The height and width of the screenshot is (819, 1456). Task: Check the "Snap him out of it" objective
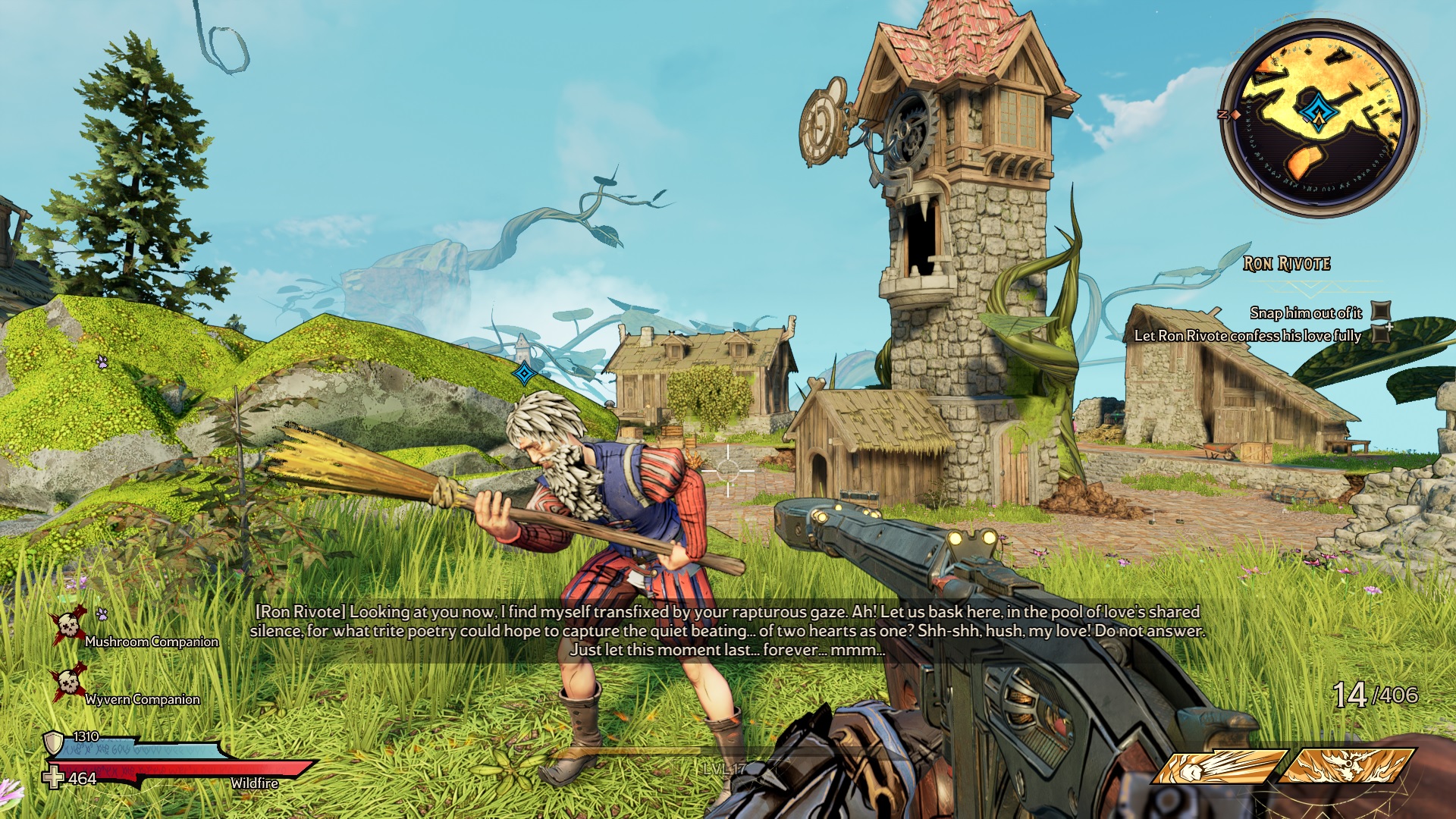[x=1382, y=312]
